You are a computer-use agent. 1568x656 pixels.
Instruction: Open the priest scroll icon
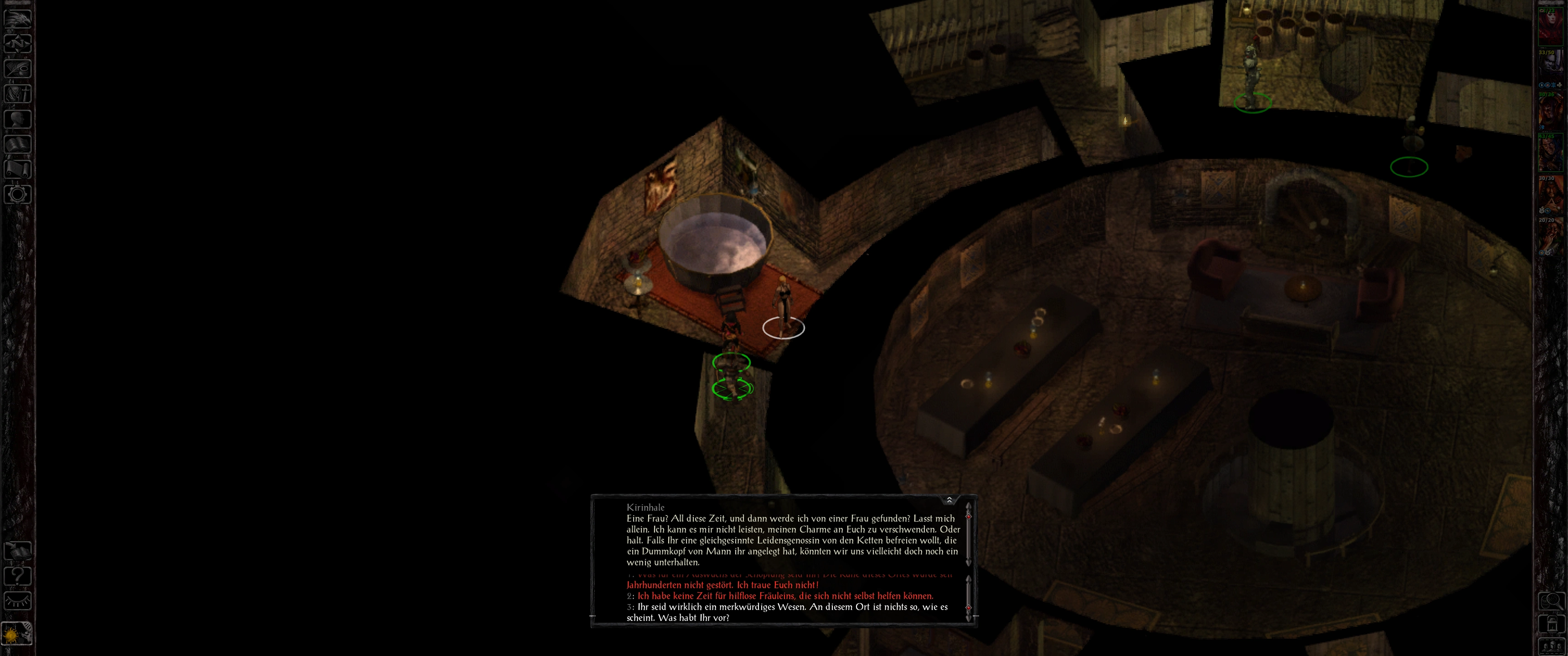(18, 169)
